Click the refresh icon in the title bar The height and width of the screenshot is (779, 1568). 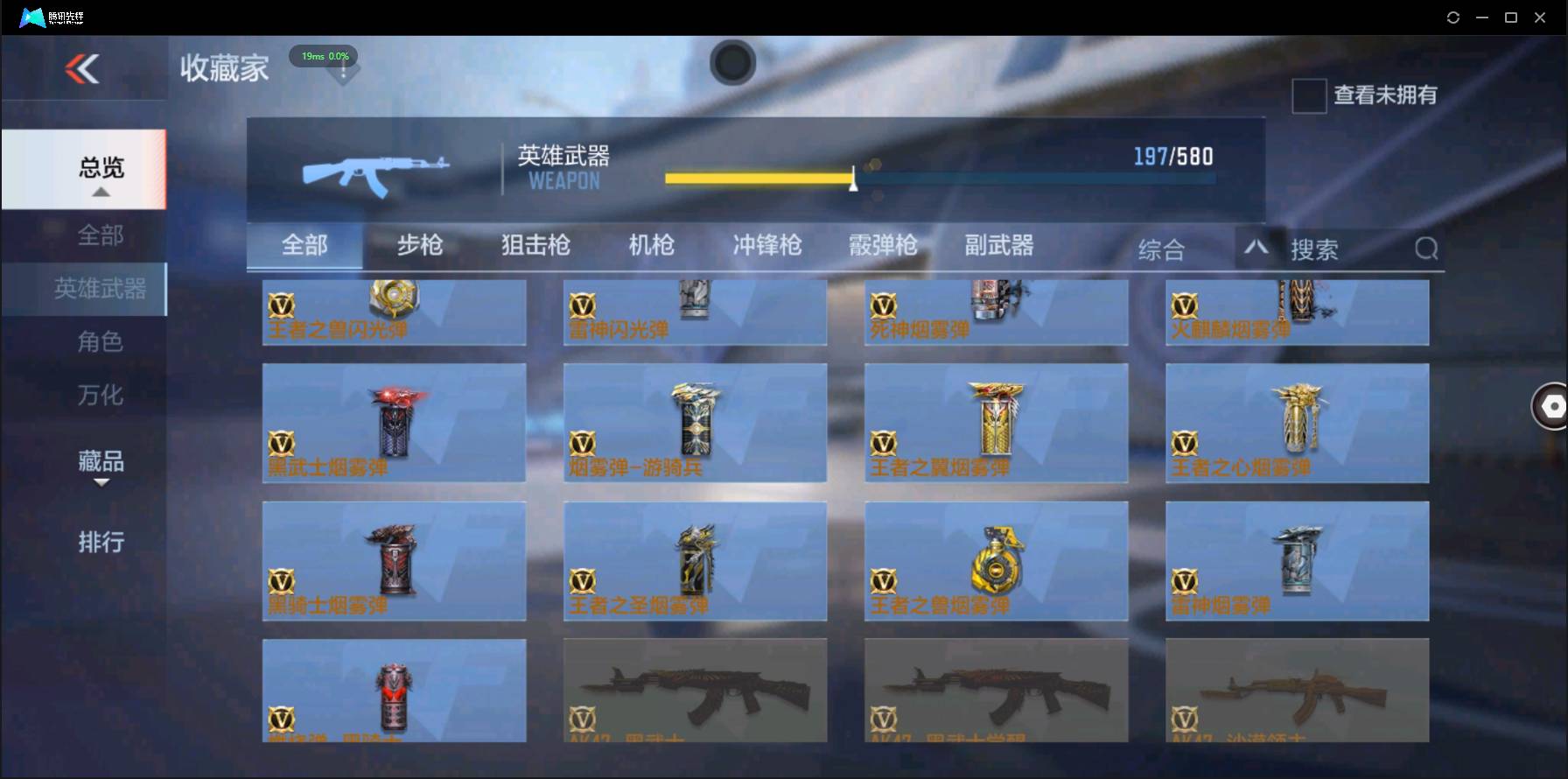tap(1453, 17)
